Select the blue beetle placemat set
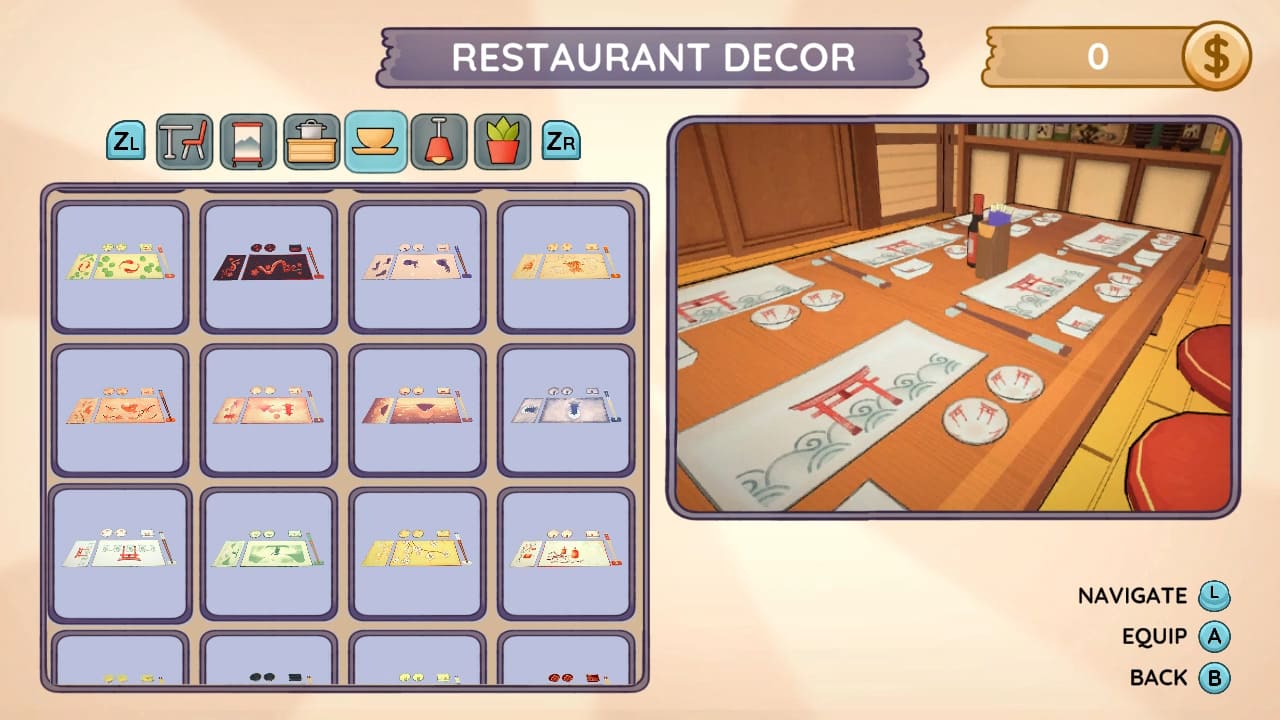This screenshot has height=720, width=1280. (x=565, y=408)
